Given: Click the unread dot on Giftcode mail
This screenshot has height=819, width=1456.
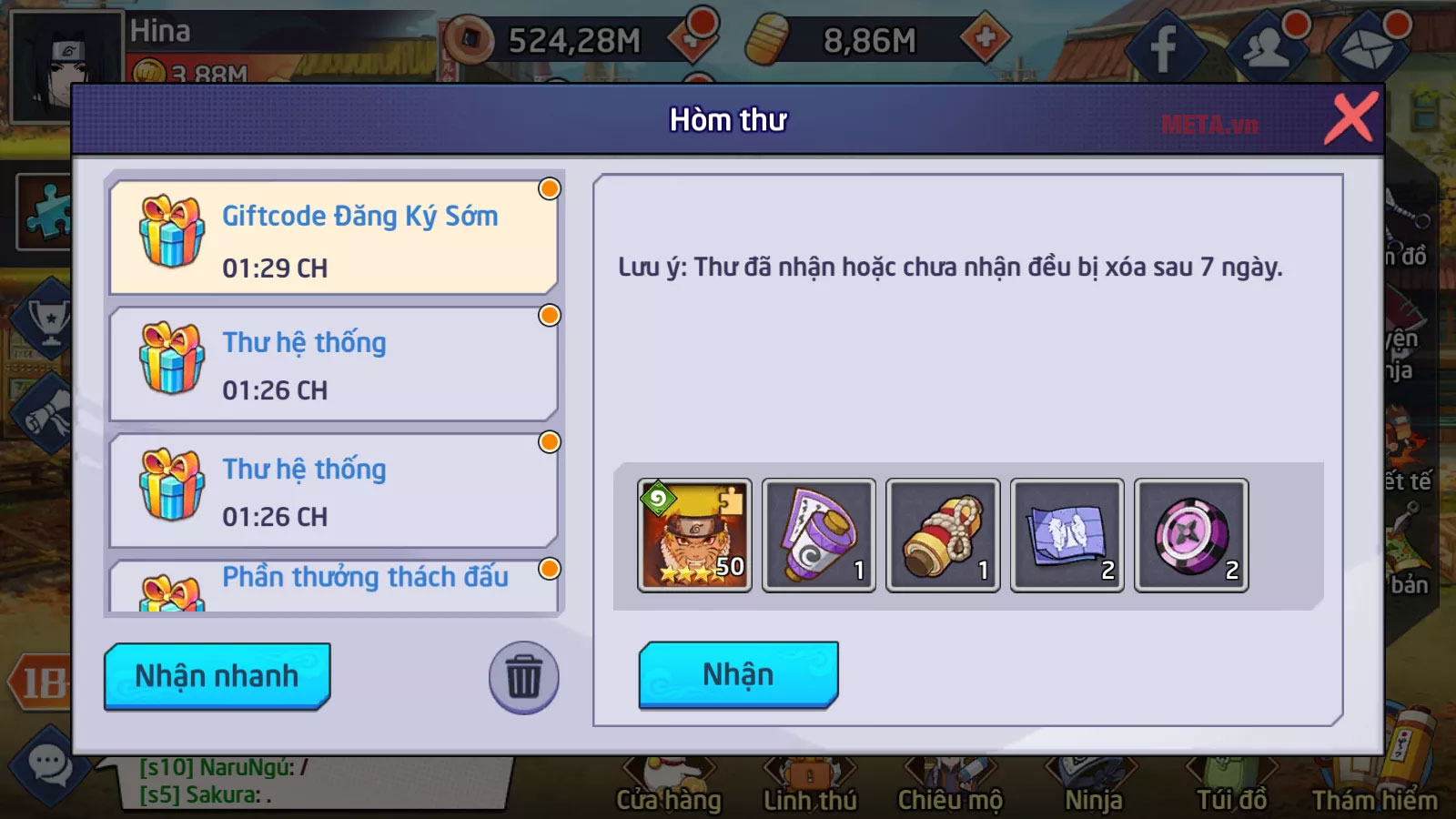Looking at the screenshot, I should click(x=548, y=188).
